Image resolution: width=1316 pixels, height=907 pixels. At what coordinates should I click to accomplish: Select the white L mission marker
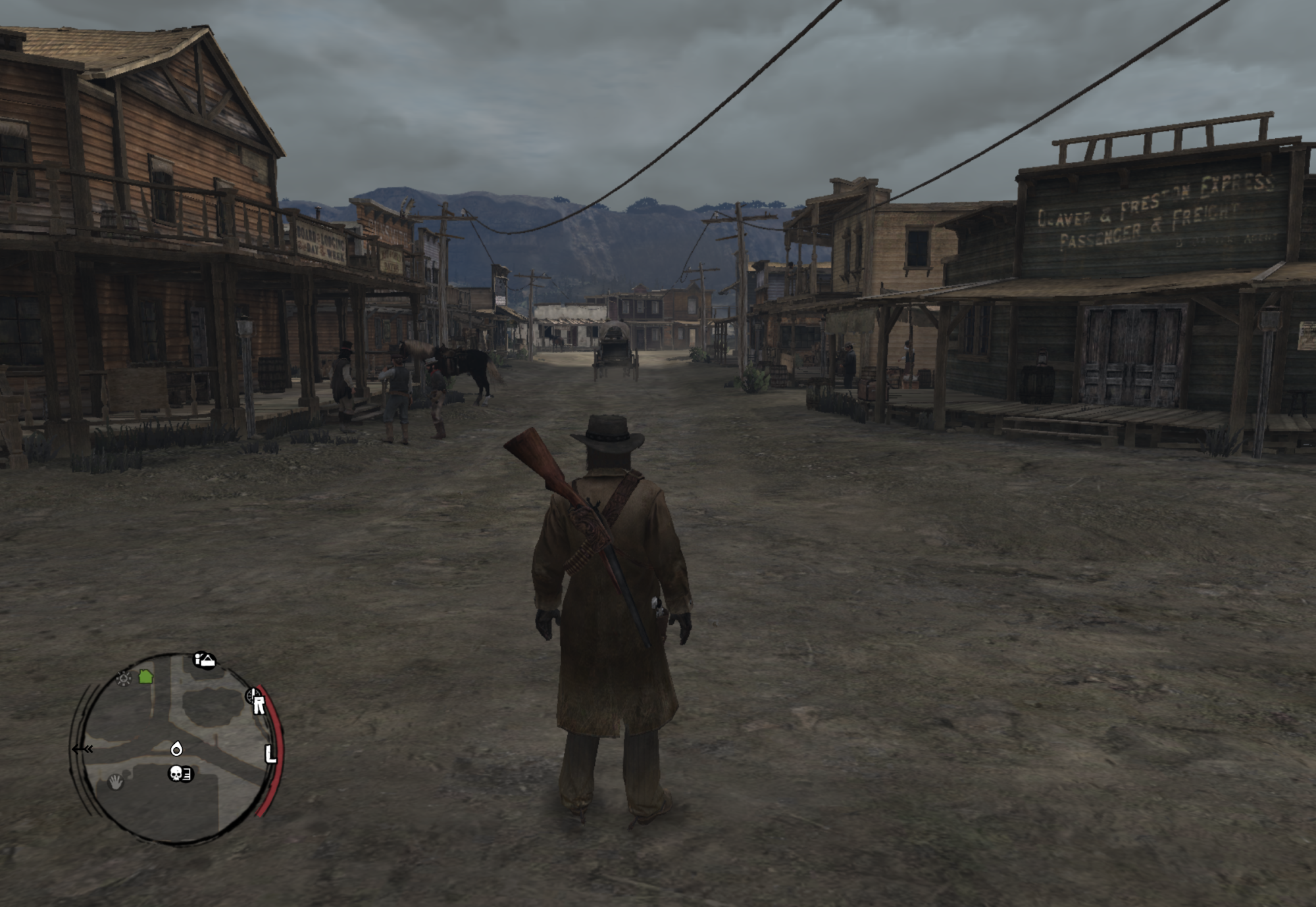270,754
